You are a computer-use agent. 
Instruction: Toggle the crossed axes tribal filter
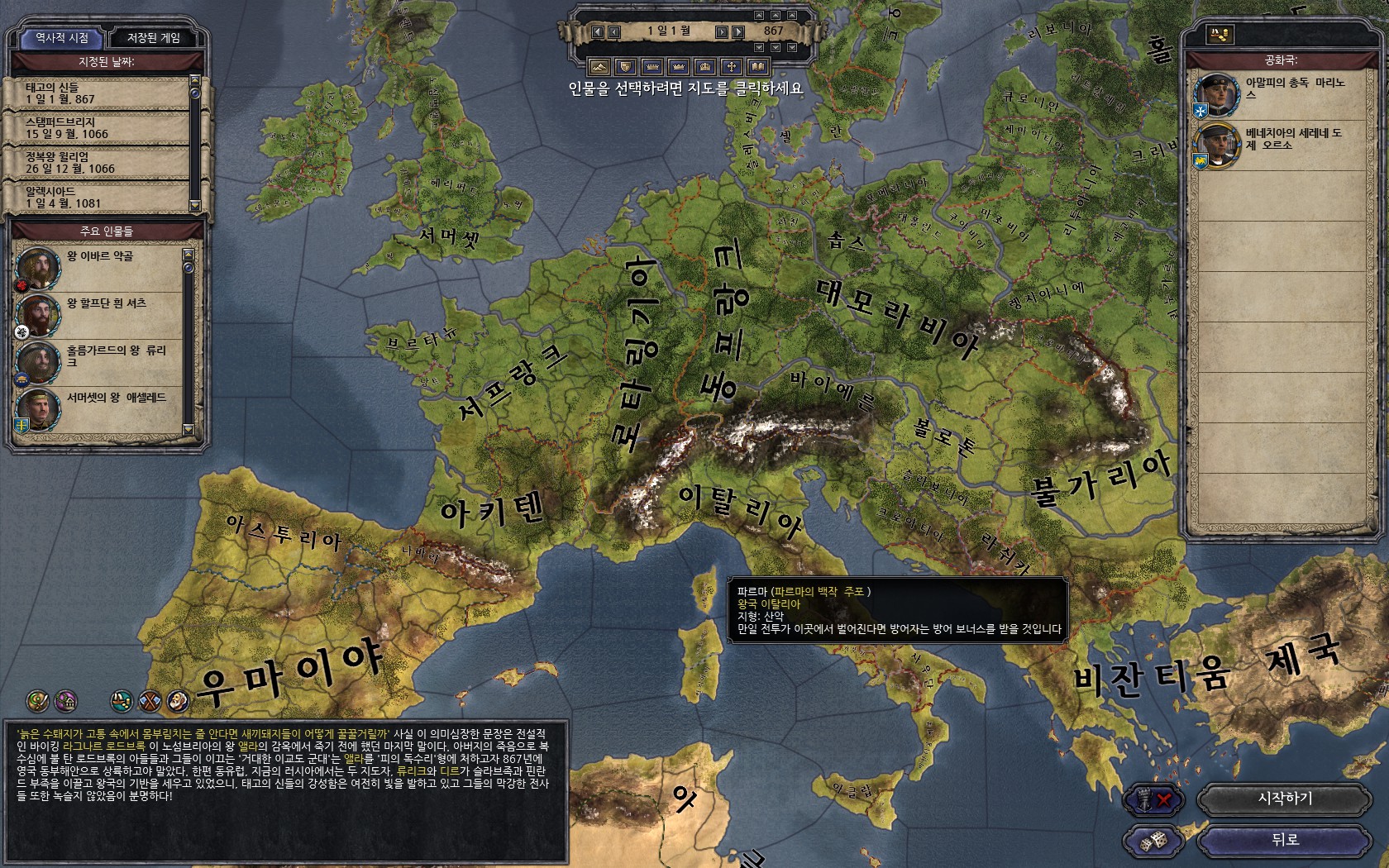tap(149, 703)
